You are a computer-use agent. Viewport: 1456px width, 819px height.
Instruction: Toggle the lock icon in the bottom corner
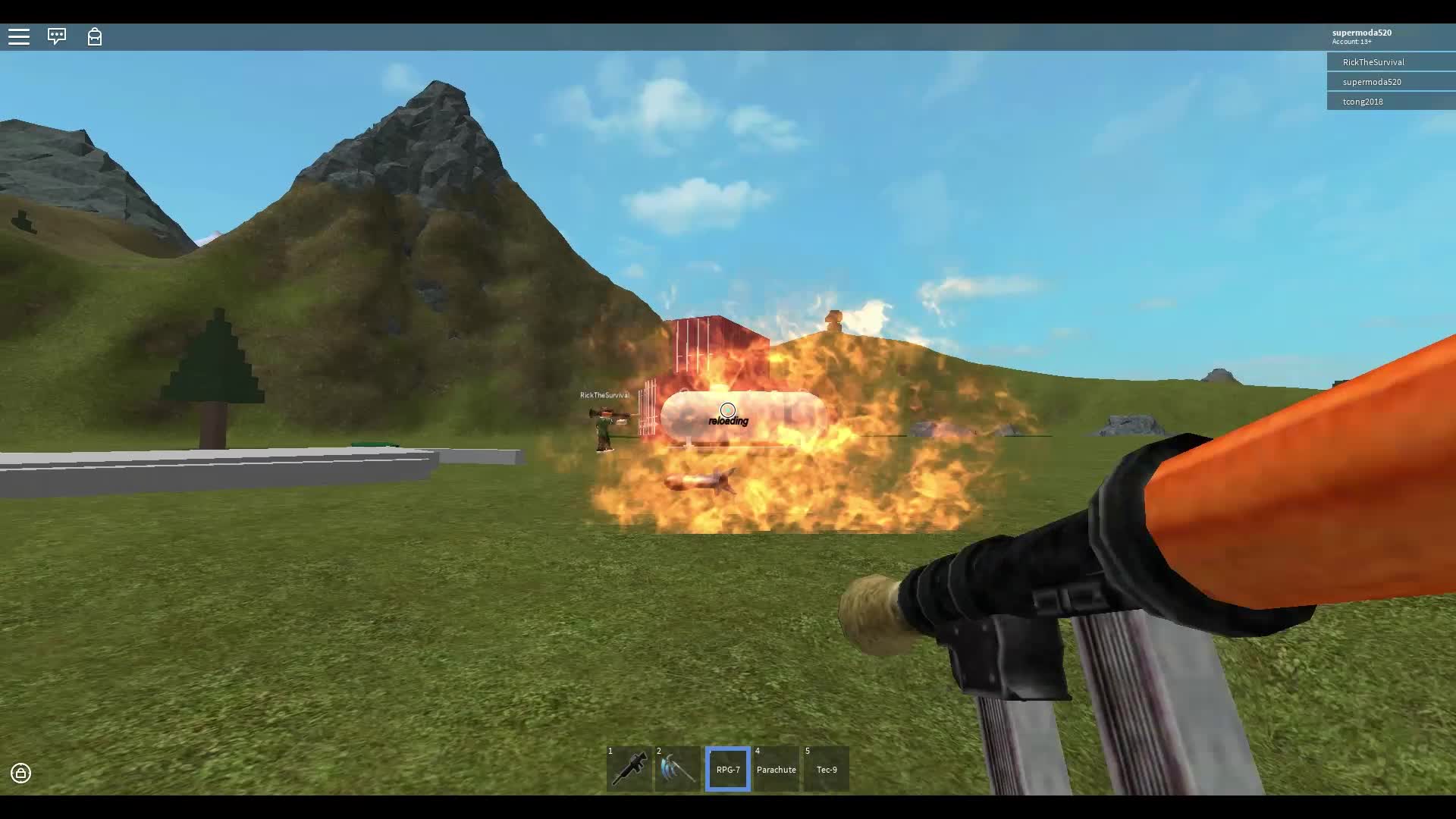(x=20, y=773)
